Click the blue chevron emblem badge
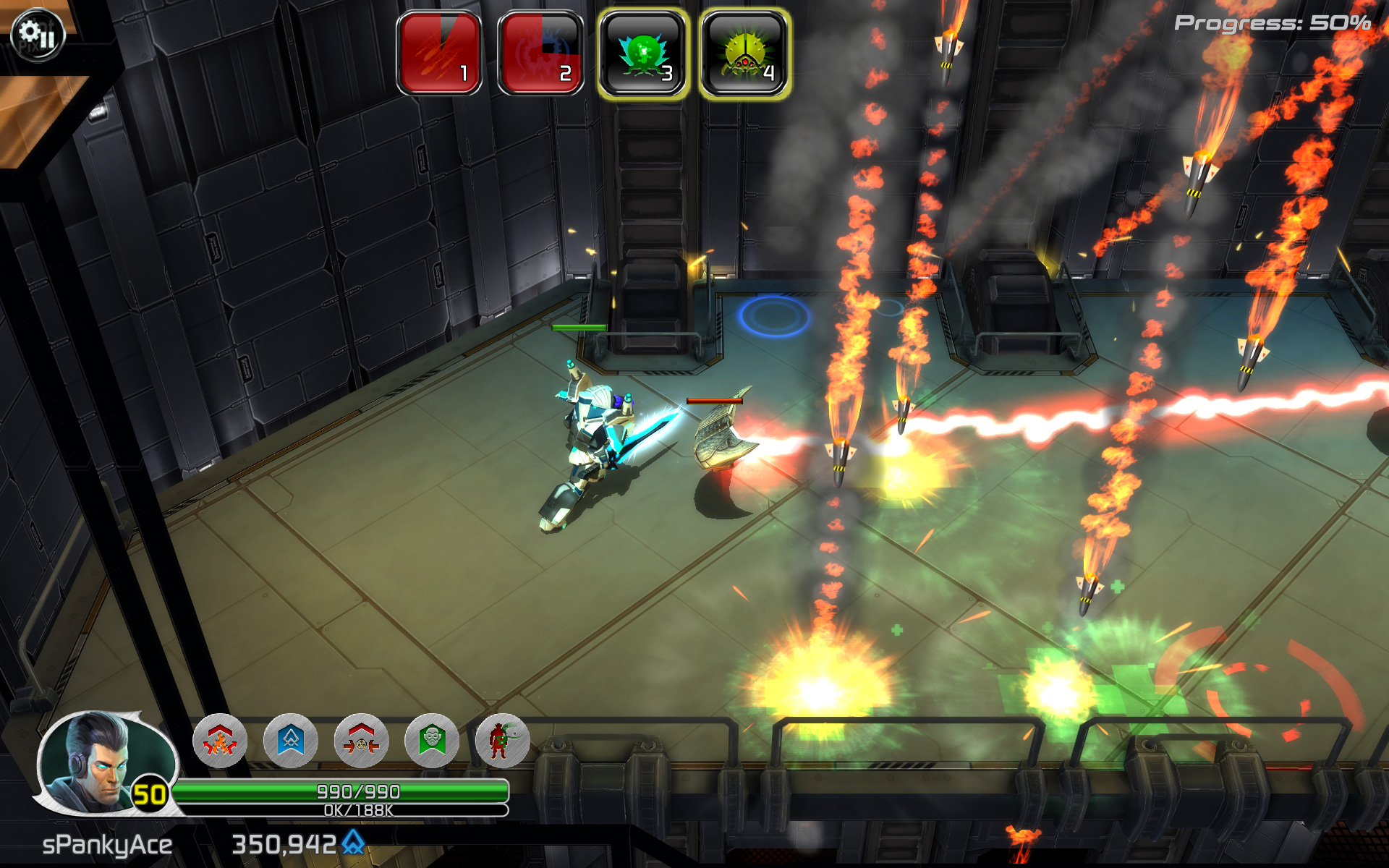 pos(291,741)
